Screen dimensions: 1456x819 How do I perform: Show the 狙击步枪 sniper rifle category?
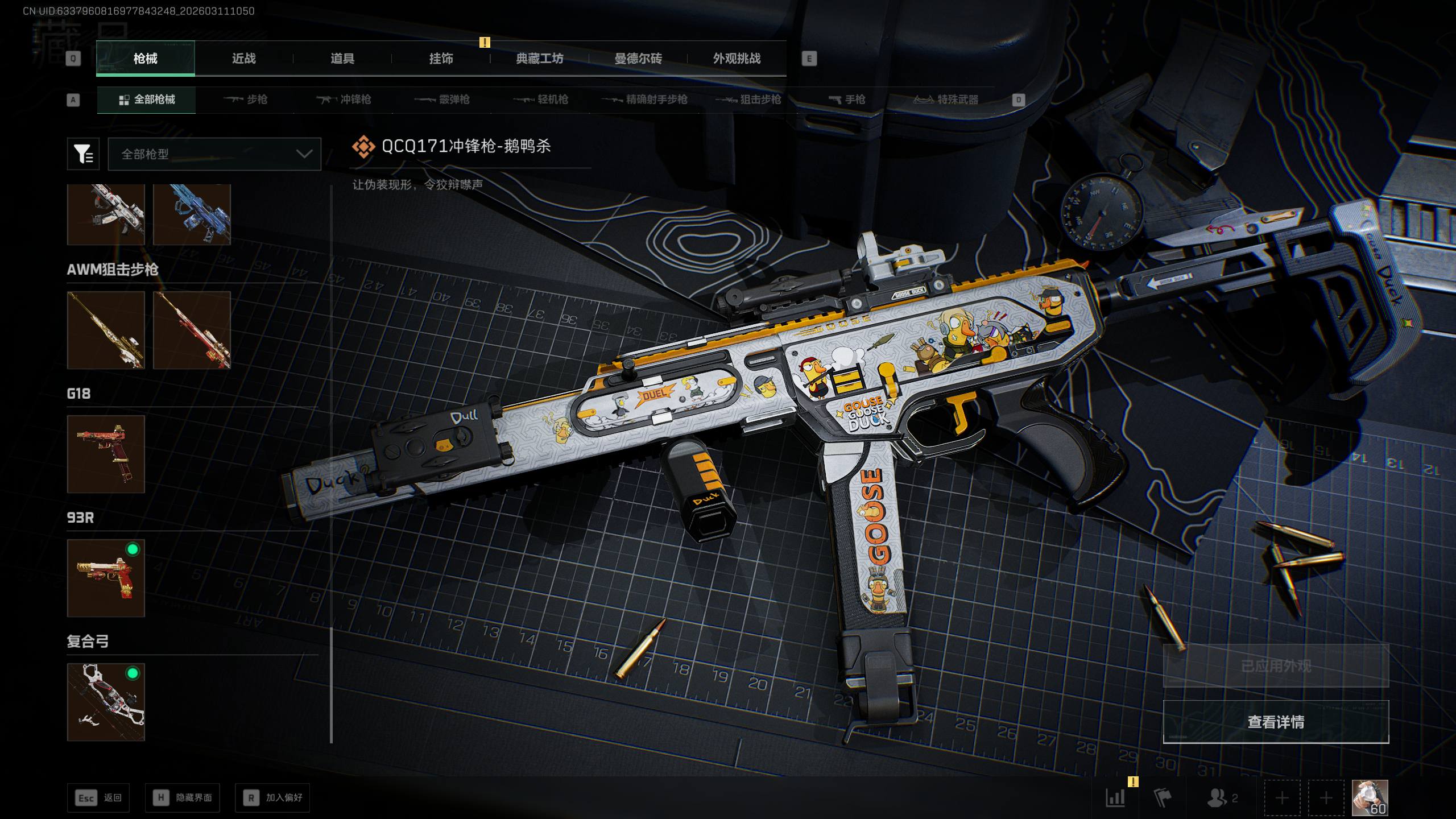click(748, 100)
